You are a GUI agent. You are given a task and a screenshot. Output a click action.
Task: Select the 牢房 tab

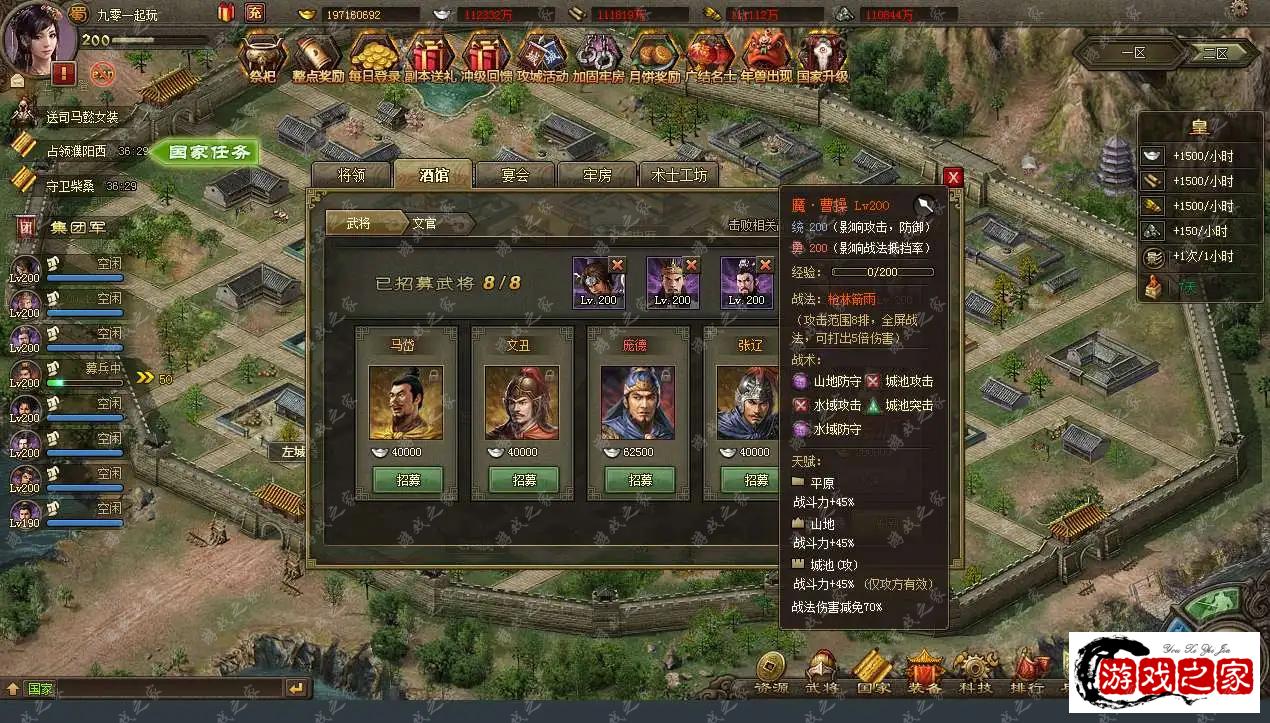click(597, 175)
